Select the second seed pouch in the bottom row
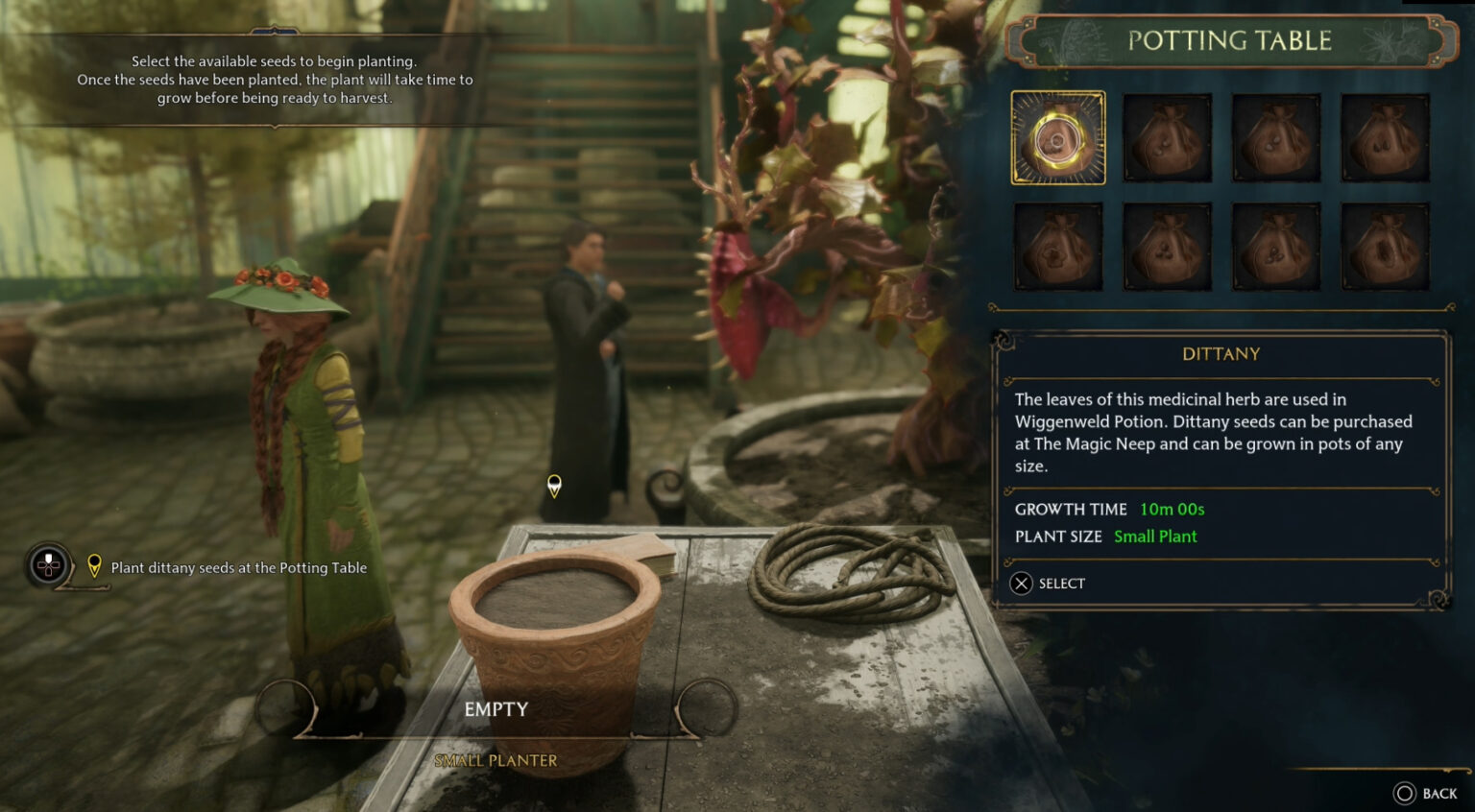 [x=1167, y=245]
